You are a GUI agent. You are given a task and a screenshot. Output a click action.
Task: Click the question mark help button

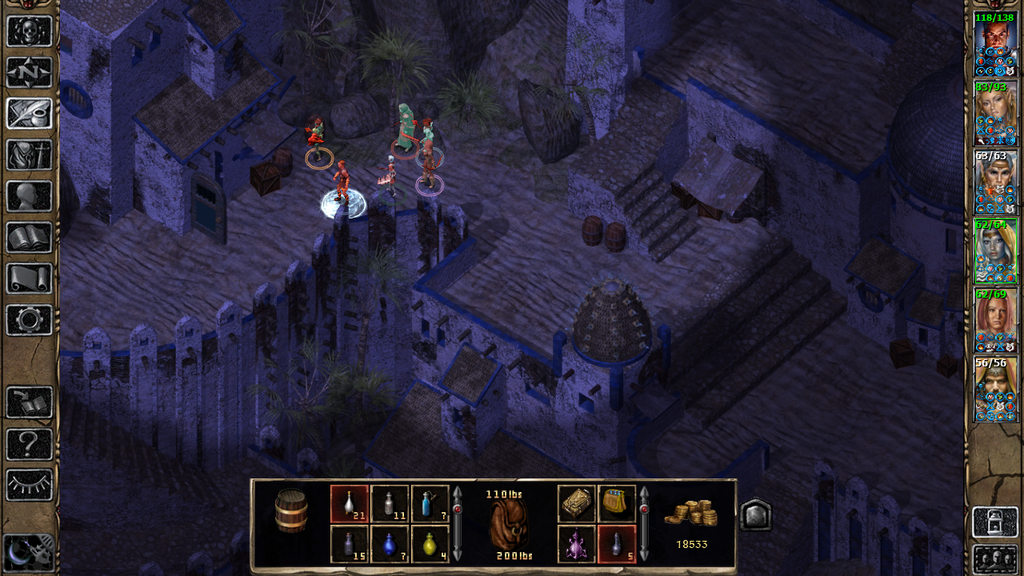pos(29,443)
